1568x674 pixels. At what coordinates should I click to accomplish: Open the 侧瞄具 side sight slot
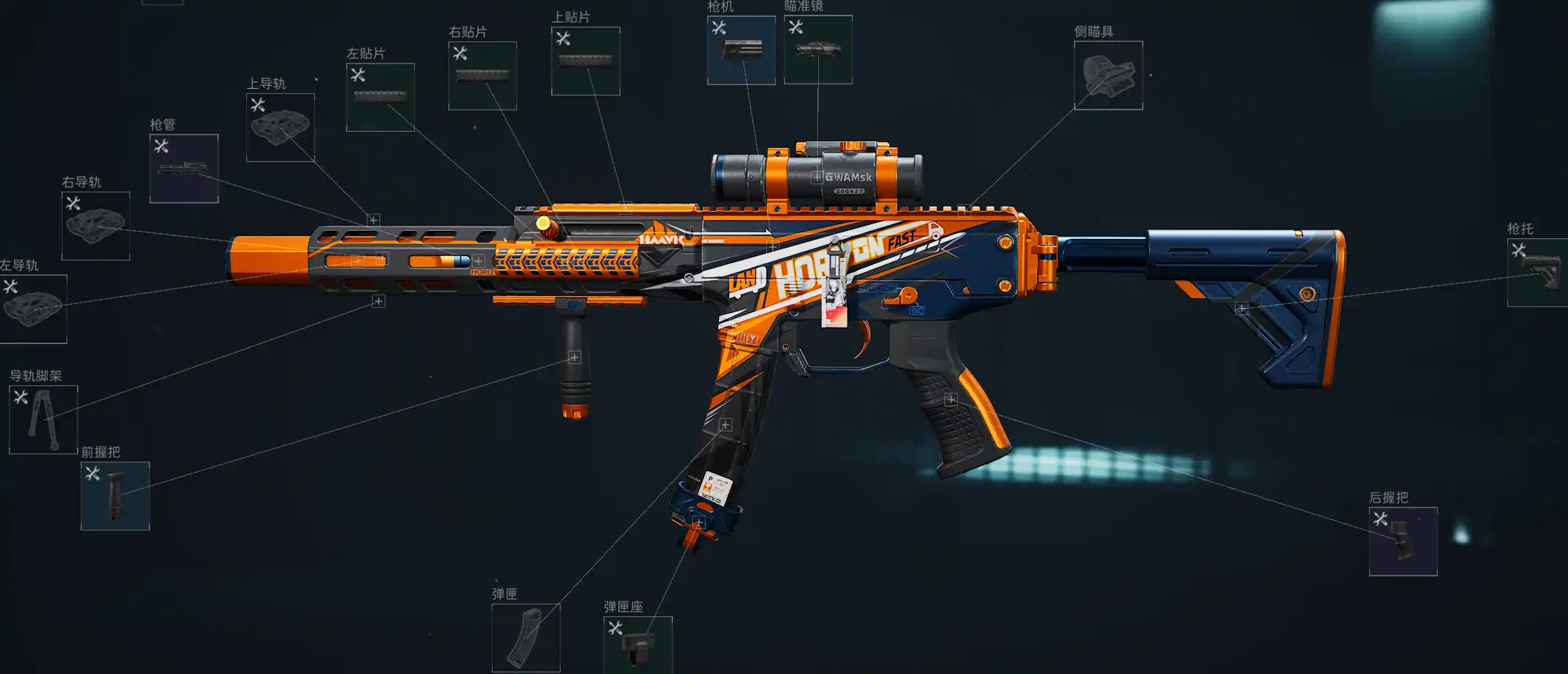pos(1108,75)
